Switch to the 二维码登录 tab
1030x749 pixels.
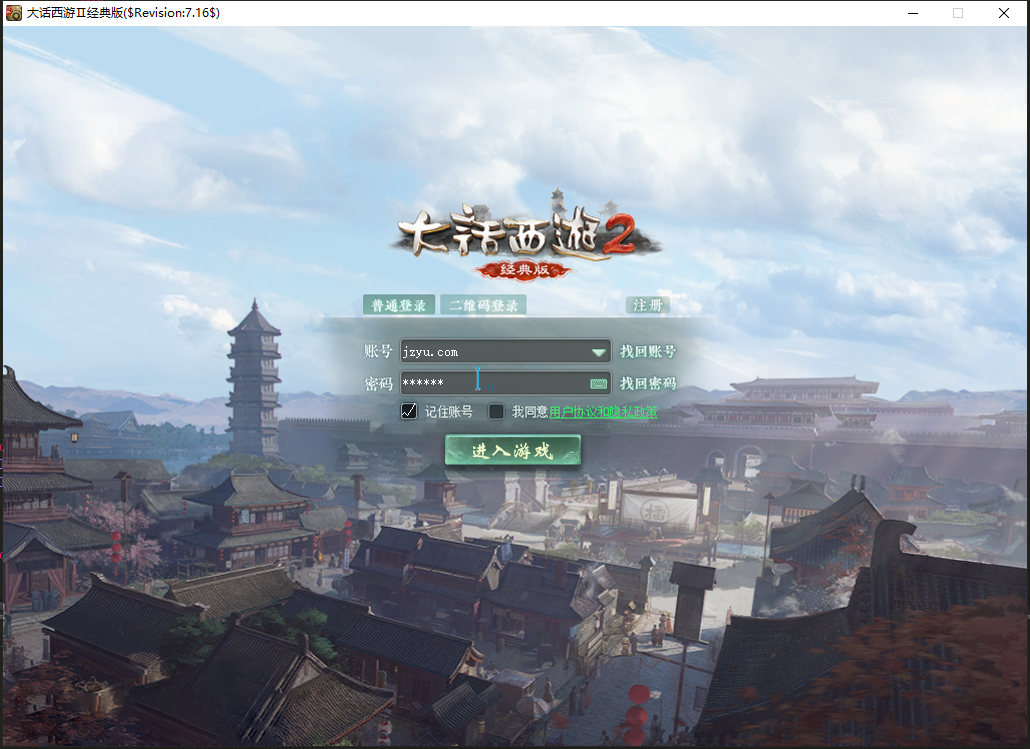[x=483, y=305]
